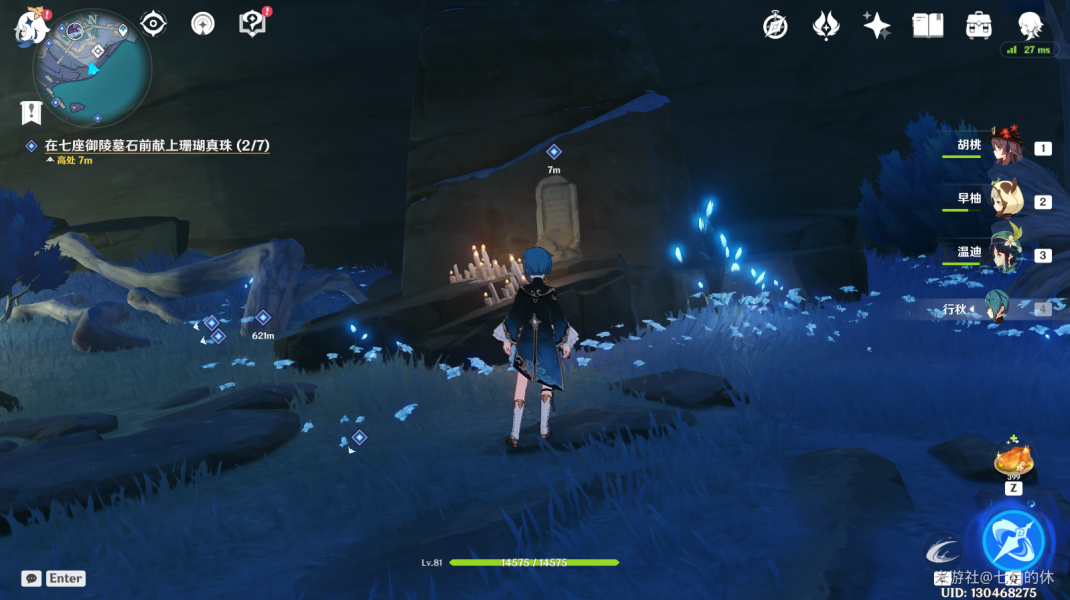
Task: Open the adventurer handbook compass icon
Action: (203, 24)
